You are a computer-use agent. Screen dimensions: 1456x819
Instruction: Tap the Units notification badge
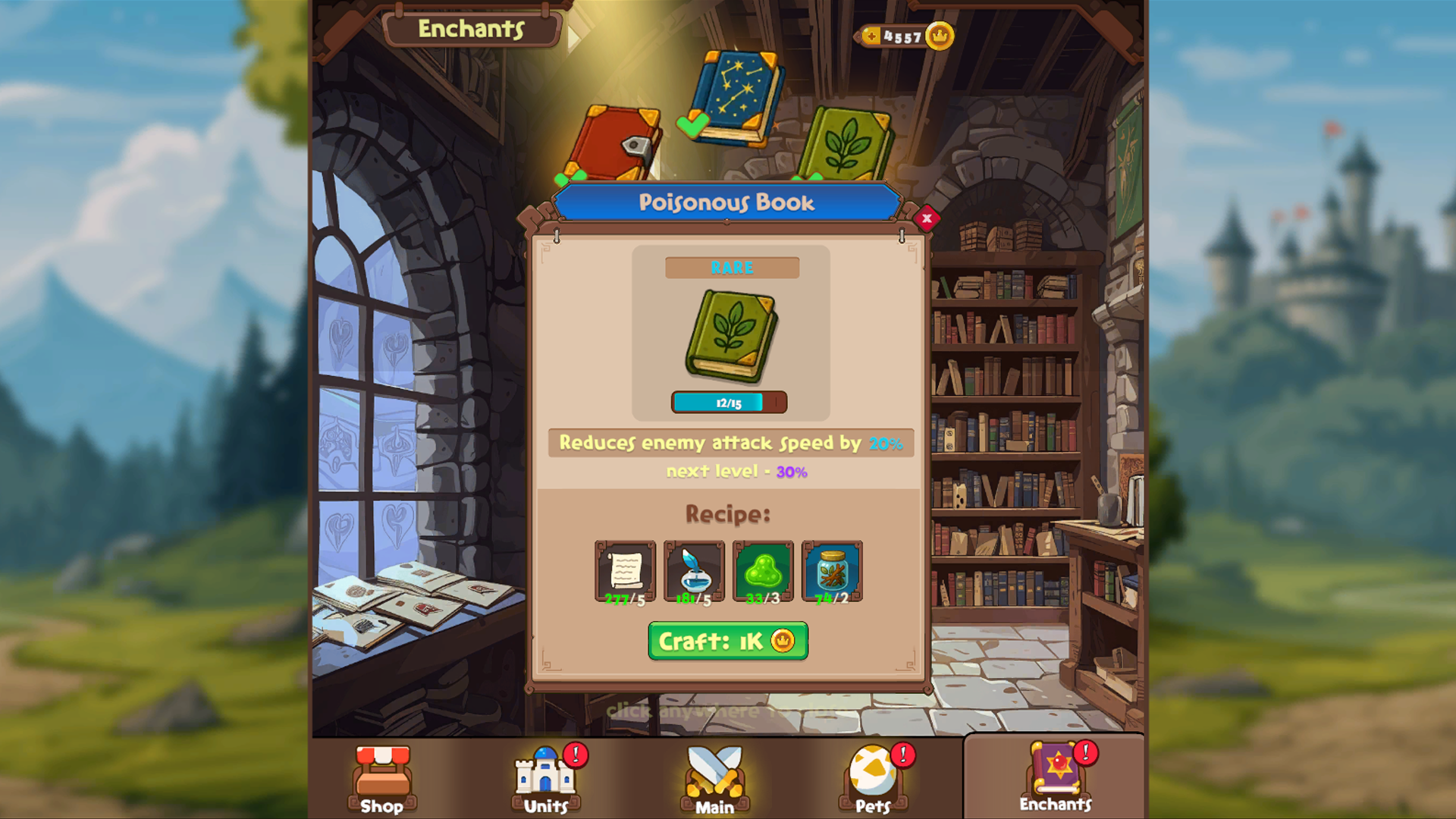coord(574,755)
